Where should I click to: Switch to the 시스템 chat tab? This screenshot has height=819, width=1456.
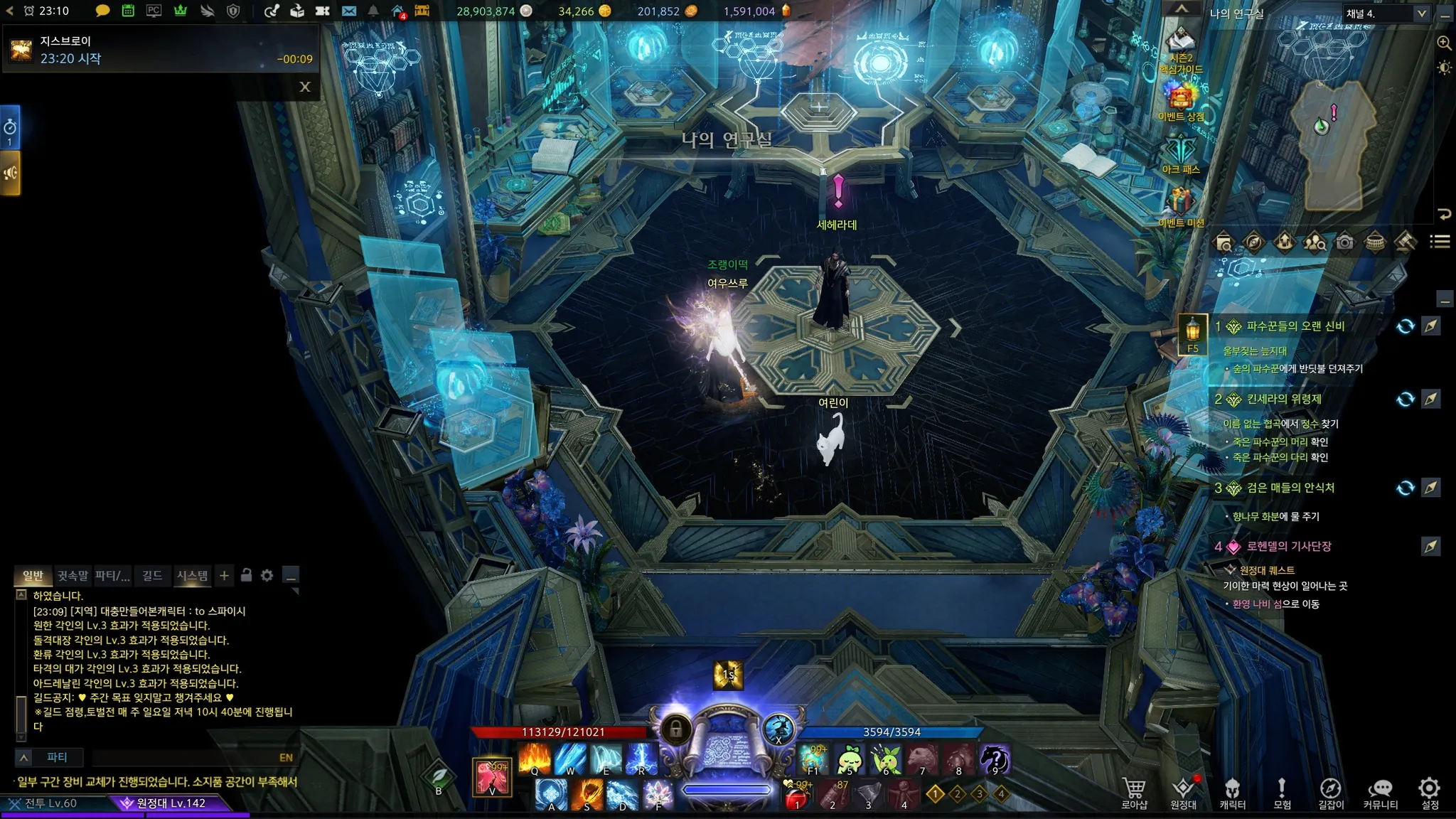pyautogui.click(x=192, y=575)
